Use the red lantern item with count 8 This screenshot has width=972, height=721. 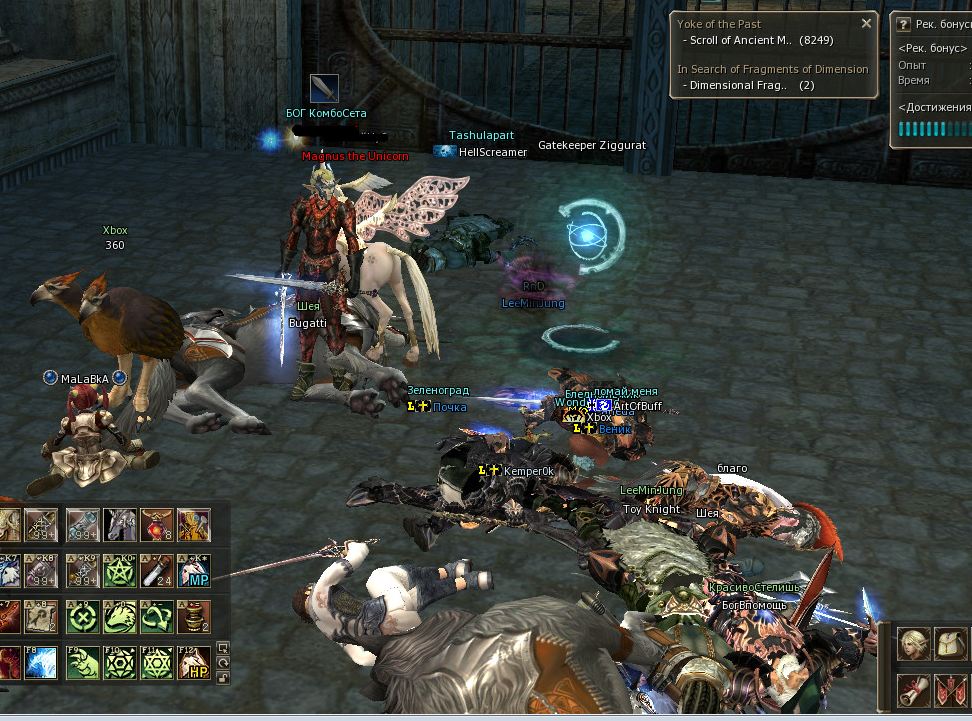coord(156,524)
